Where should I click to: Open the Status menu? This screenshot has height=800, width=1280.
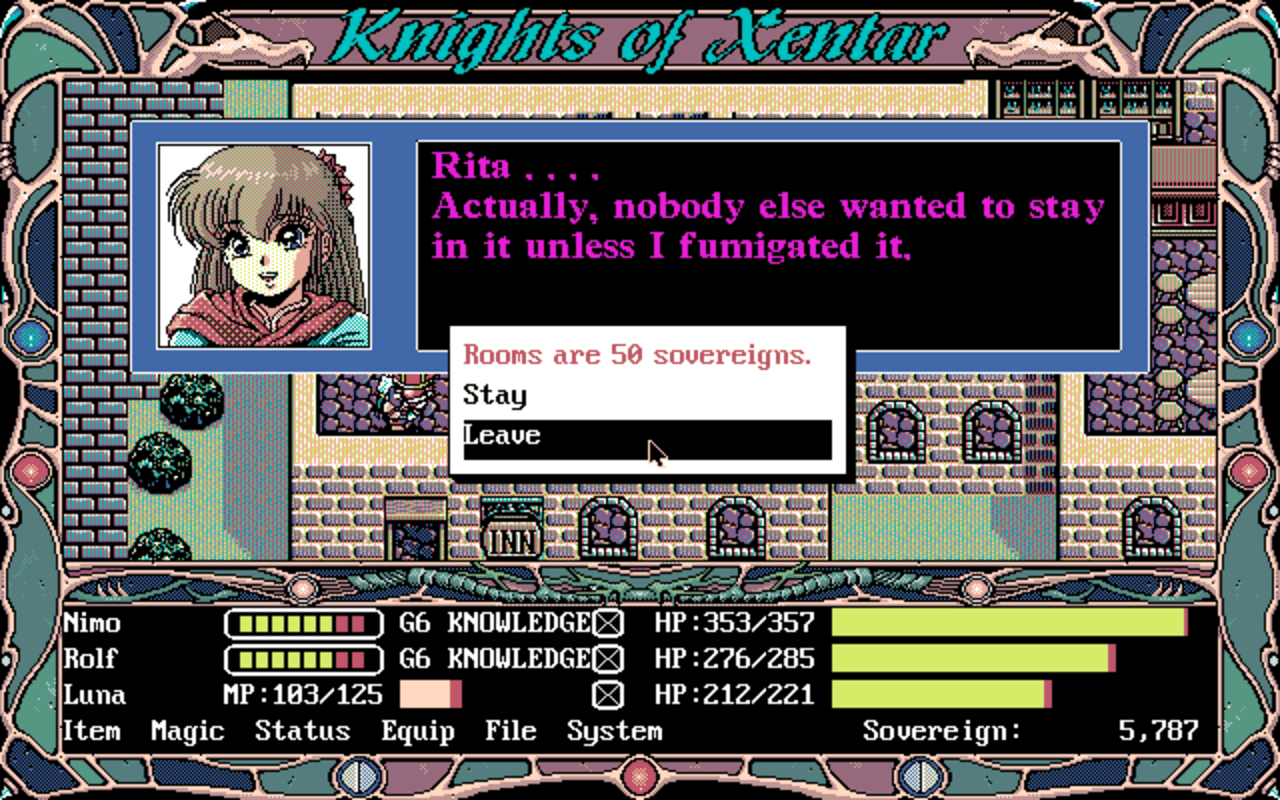coord(304,731)
